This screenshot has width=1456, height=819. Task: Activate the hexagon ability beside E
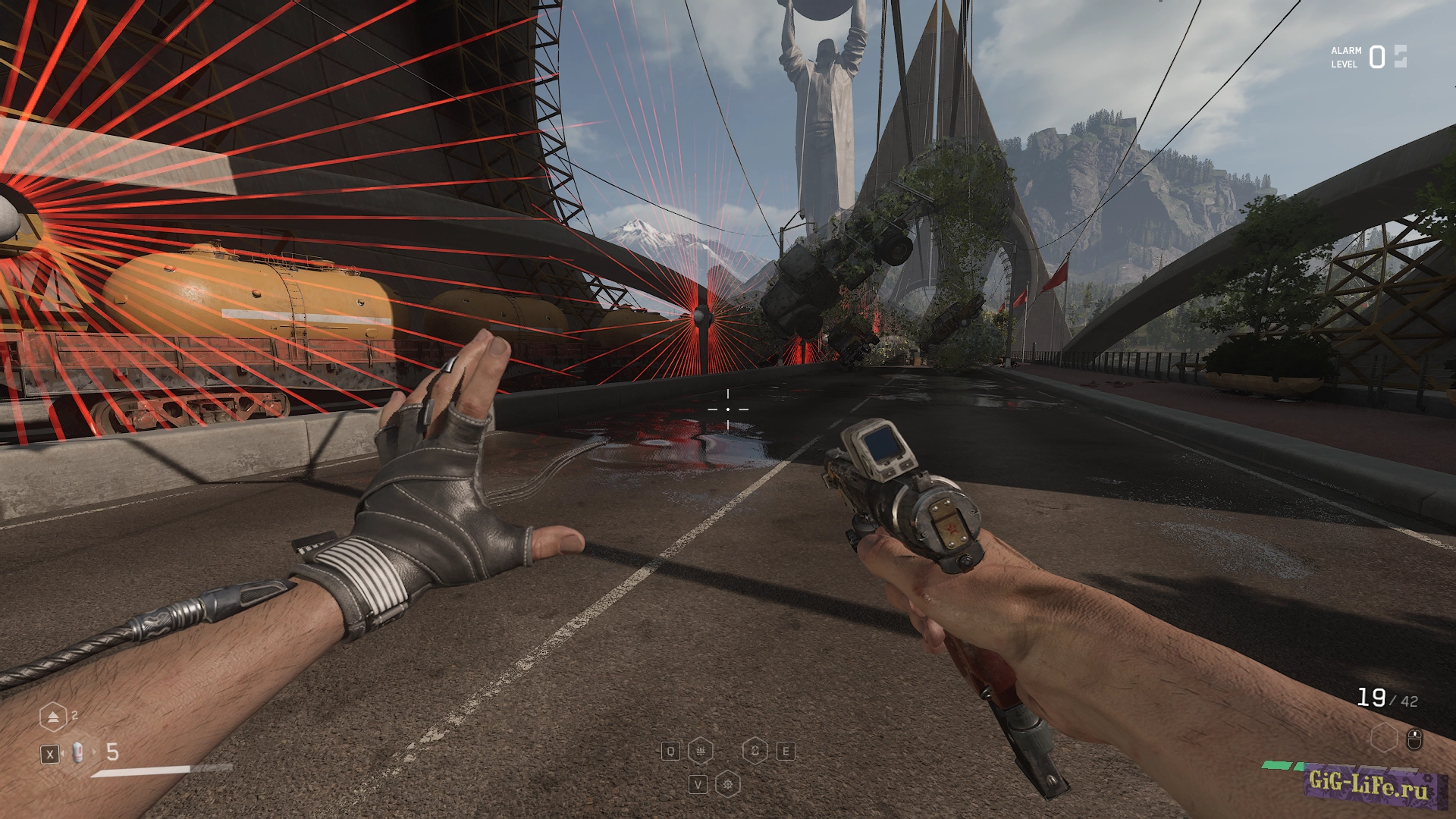point(755,751)
